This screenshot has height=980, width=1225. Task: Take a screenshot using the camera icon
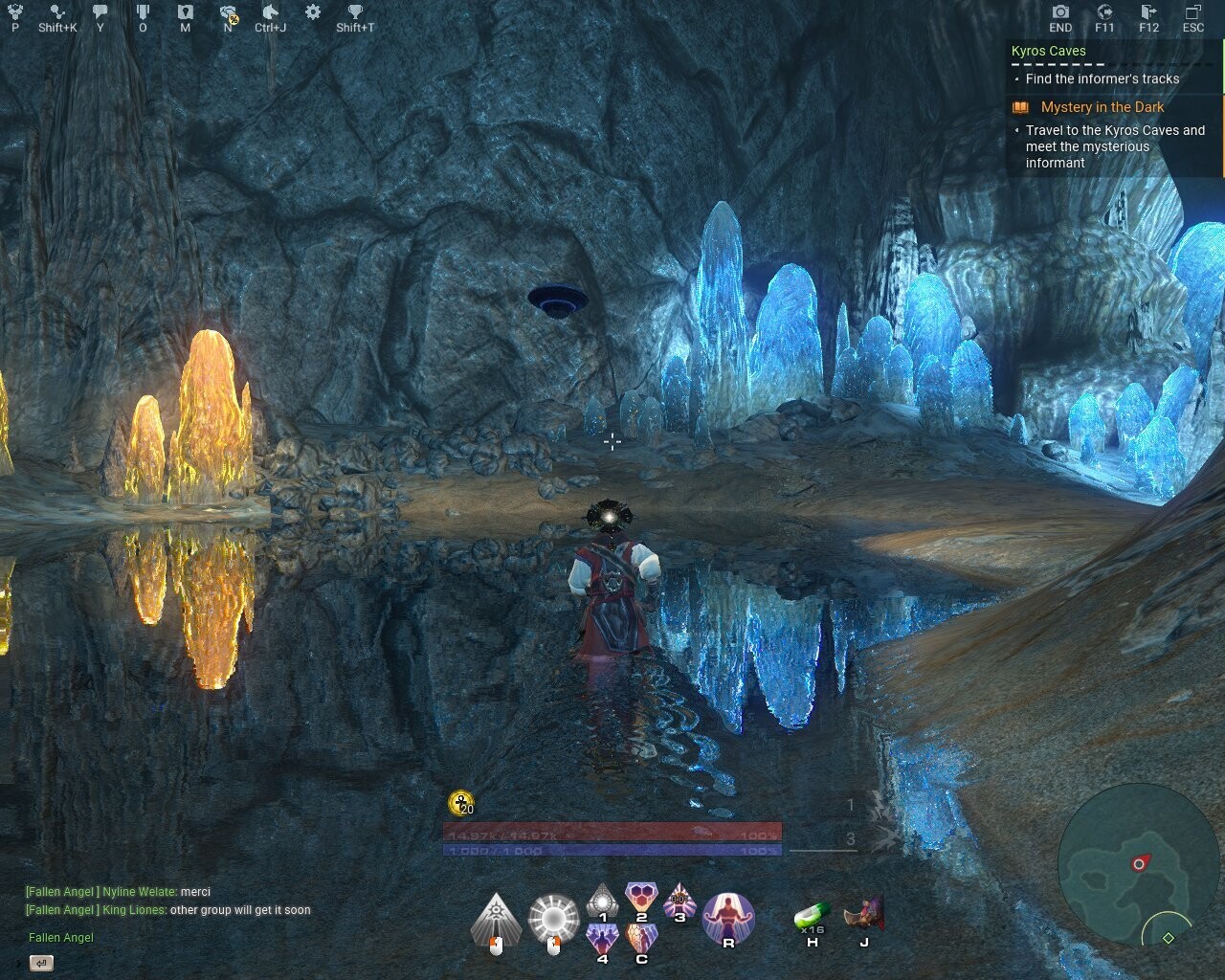1059,11
